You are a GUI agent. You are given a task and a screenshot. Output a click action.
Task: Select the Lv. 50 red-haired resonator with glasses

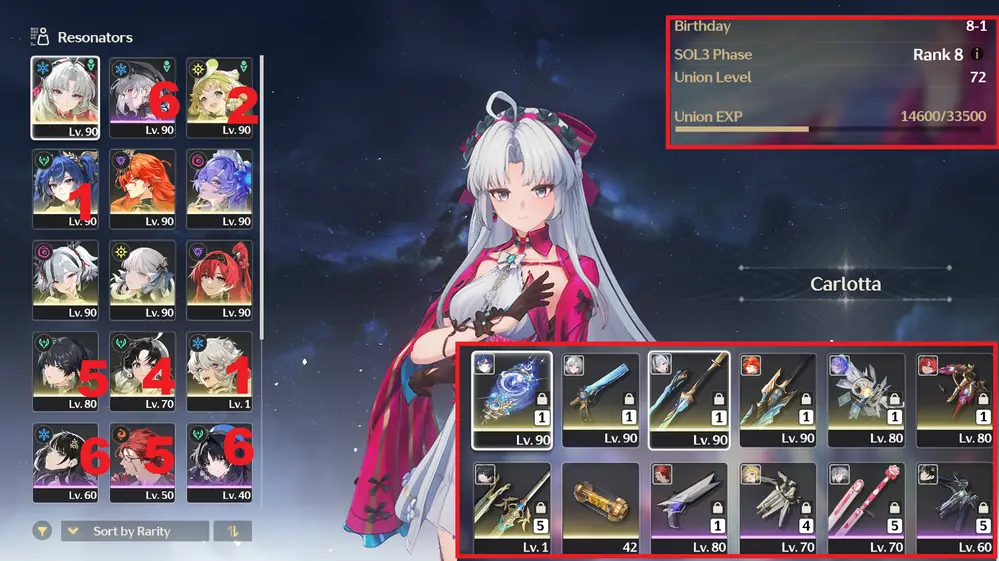point(142,462)
